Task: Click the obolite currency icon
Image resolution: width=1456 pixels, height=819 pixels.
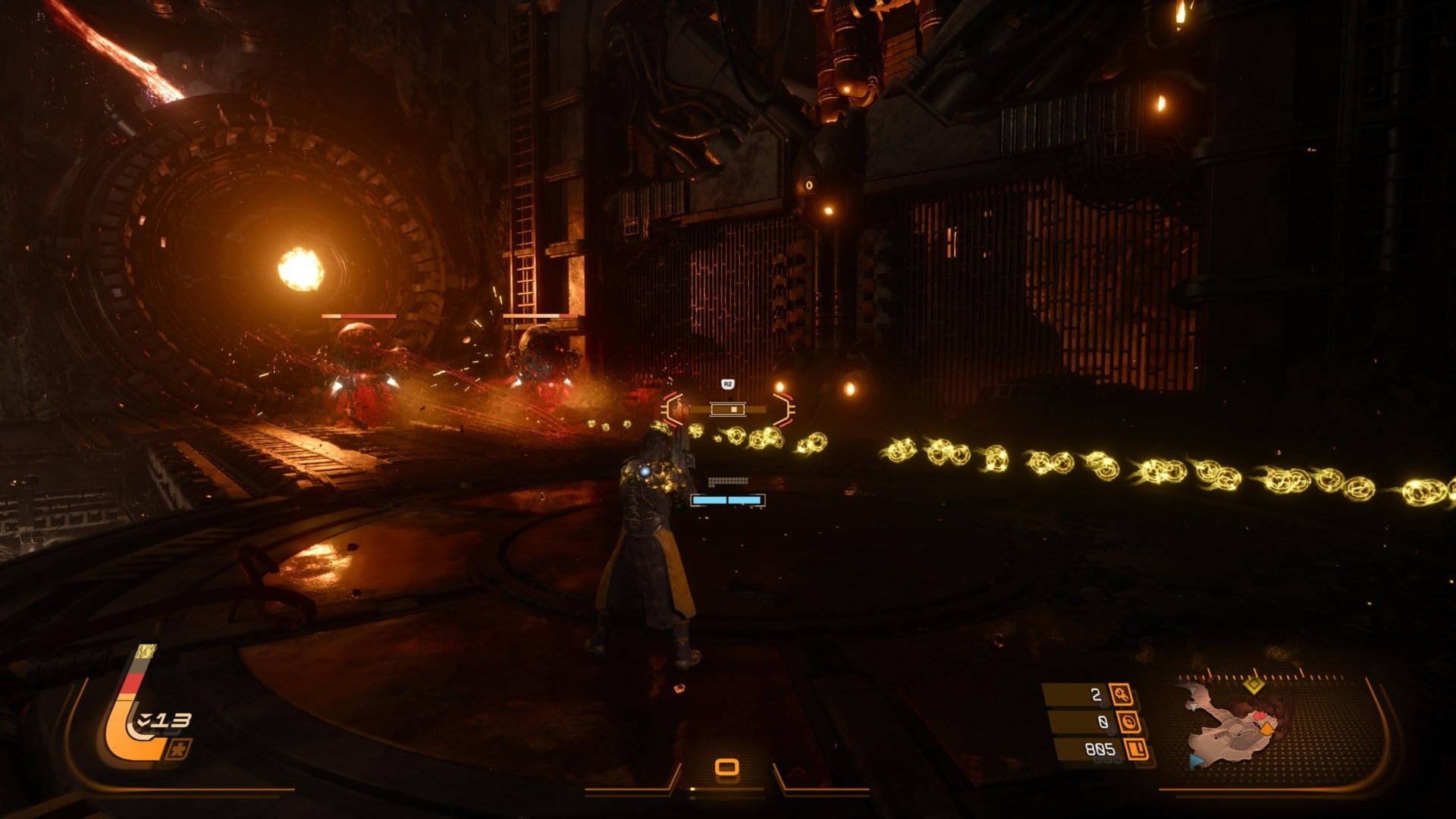Action: 1136,750
